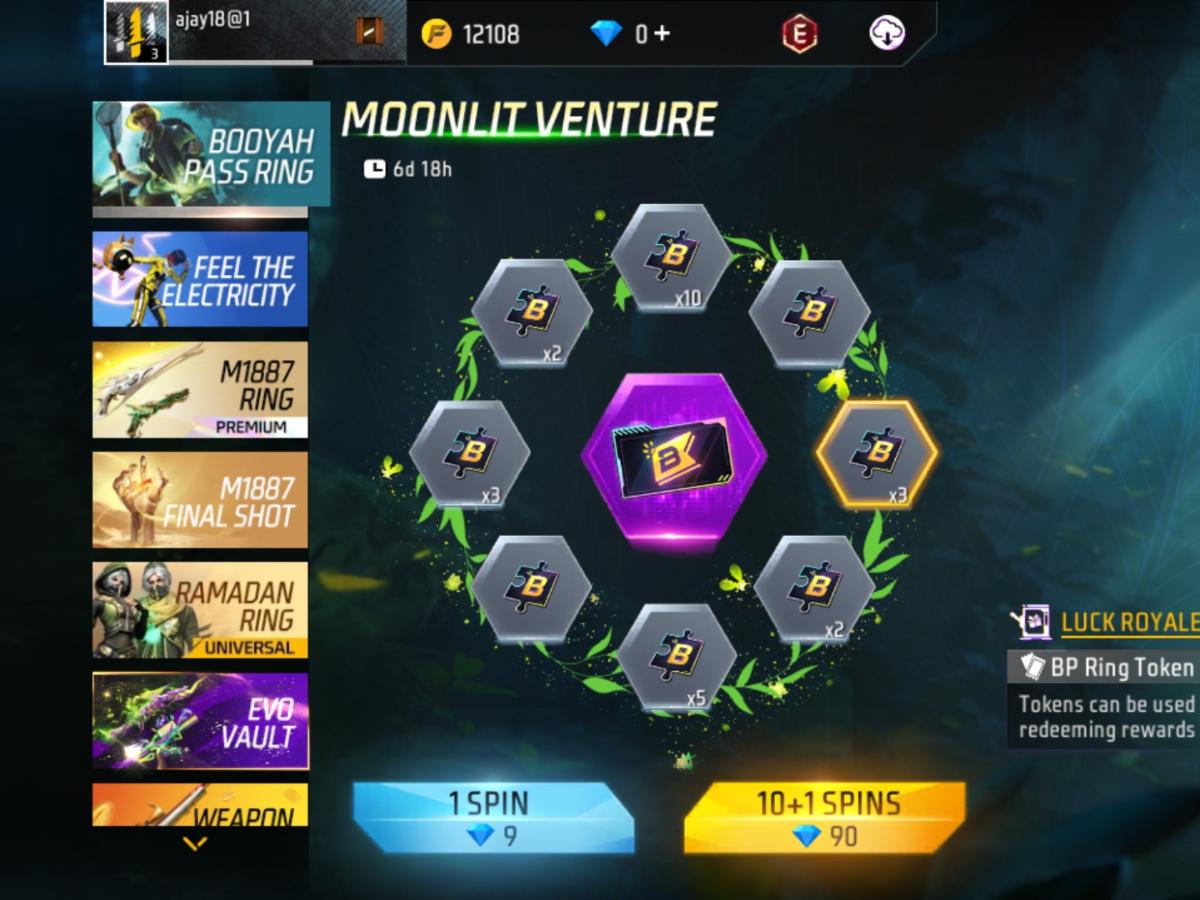
Task: View the x10 token reward hexagon
Action: click(x=671, y=257)
